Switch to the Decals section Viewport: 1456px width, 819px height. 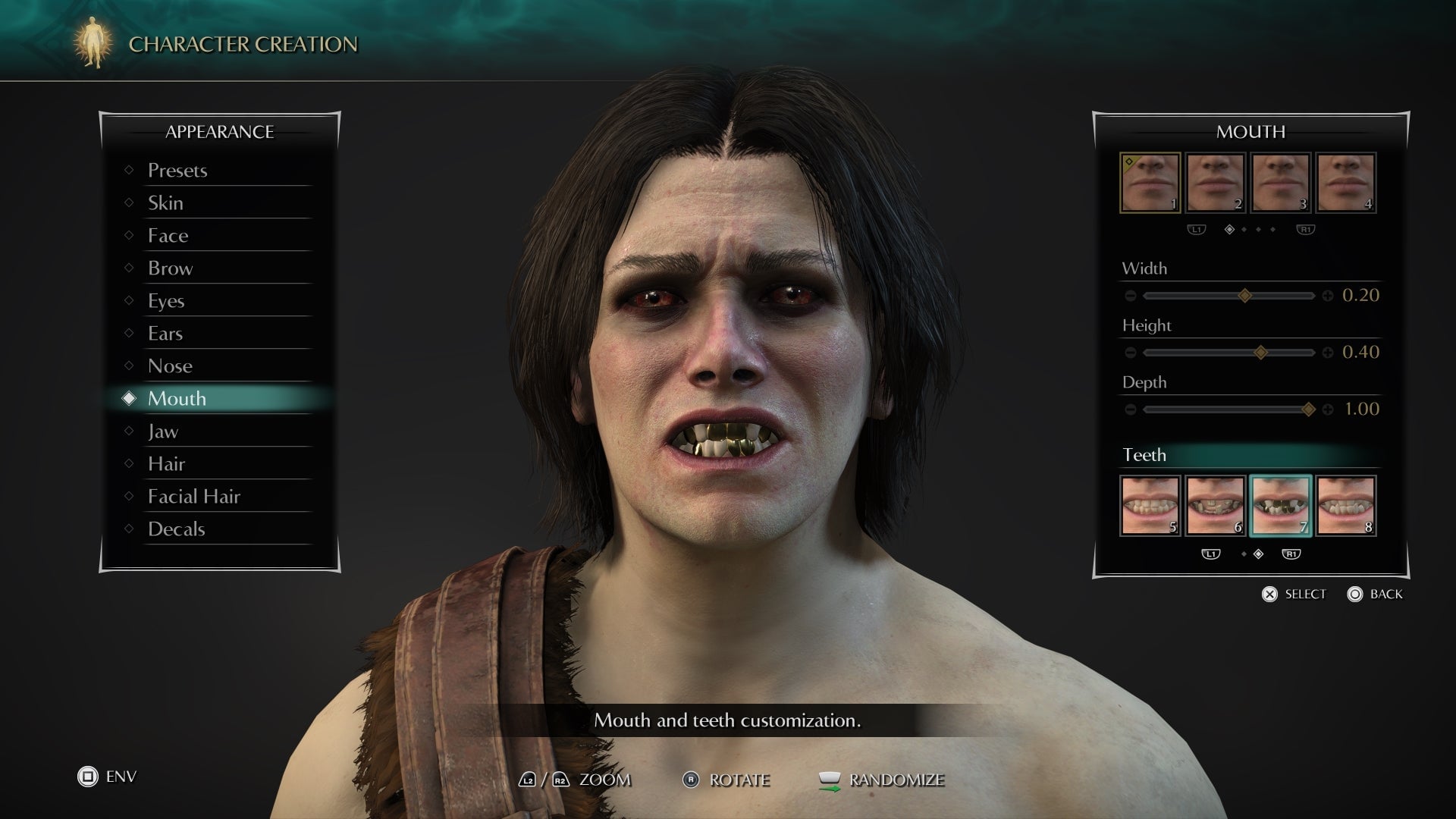[176, 529]
